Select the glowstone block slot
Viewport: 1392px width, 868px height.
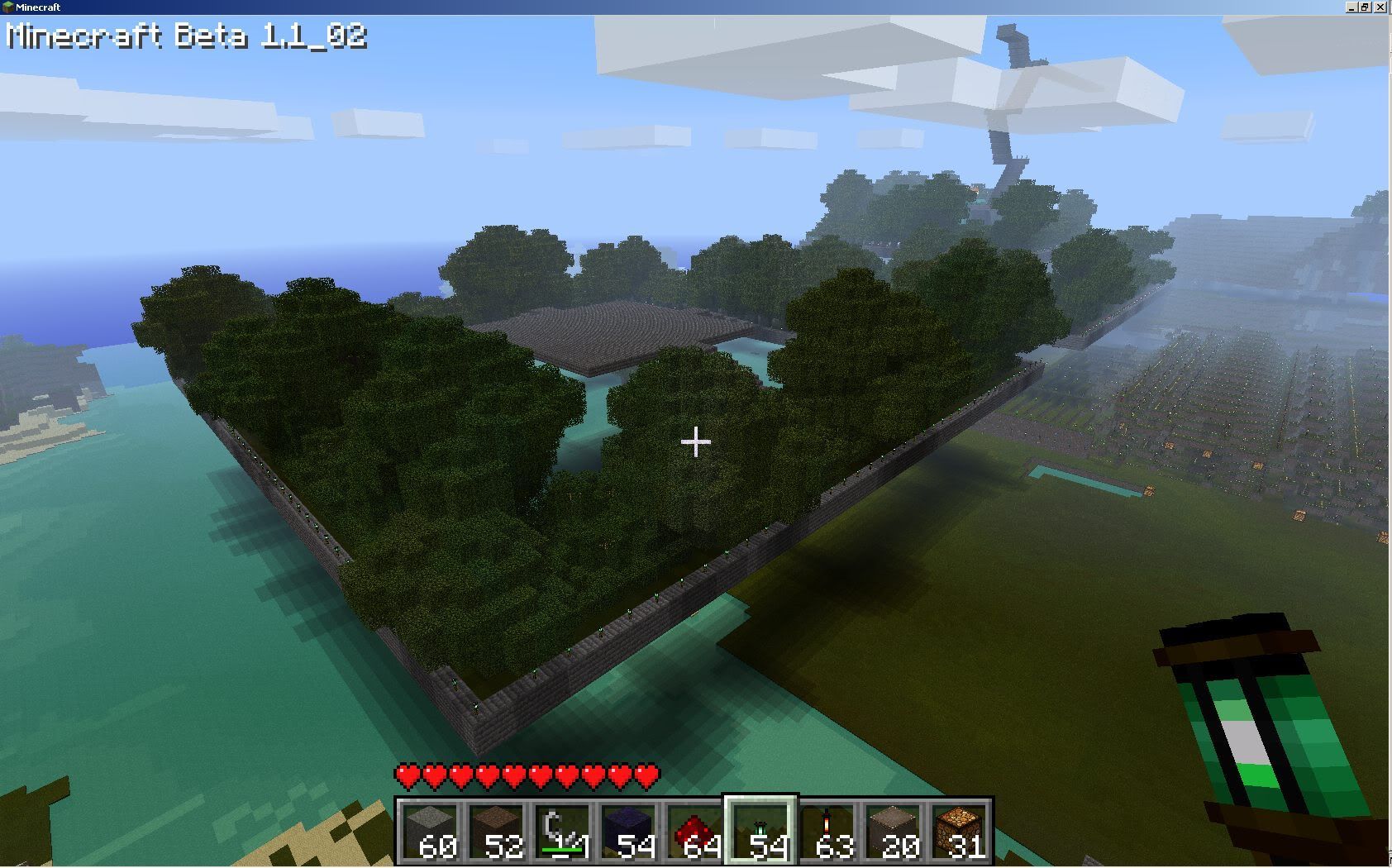coord(960,831)
